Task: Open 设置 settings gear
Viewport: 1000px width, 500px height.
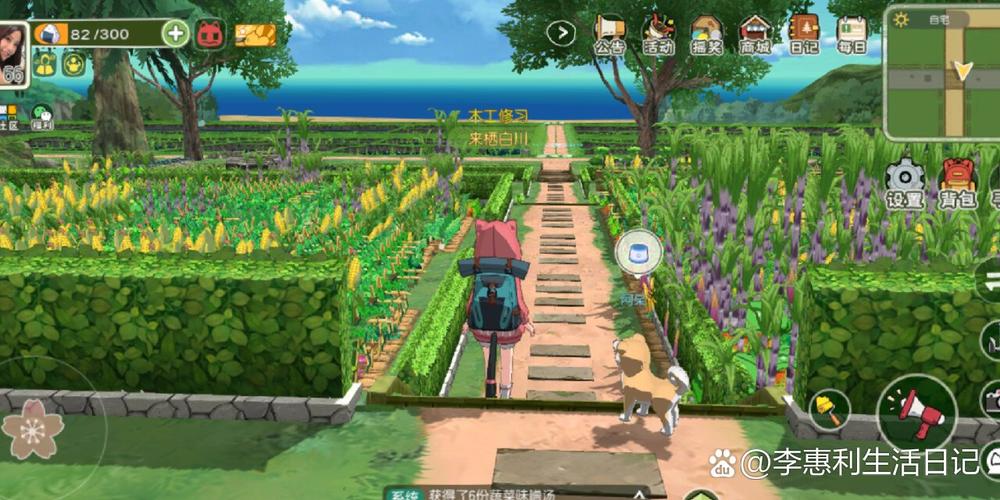Action: coord(904,184)
